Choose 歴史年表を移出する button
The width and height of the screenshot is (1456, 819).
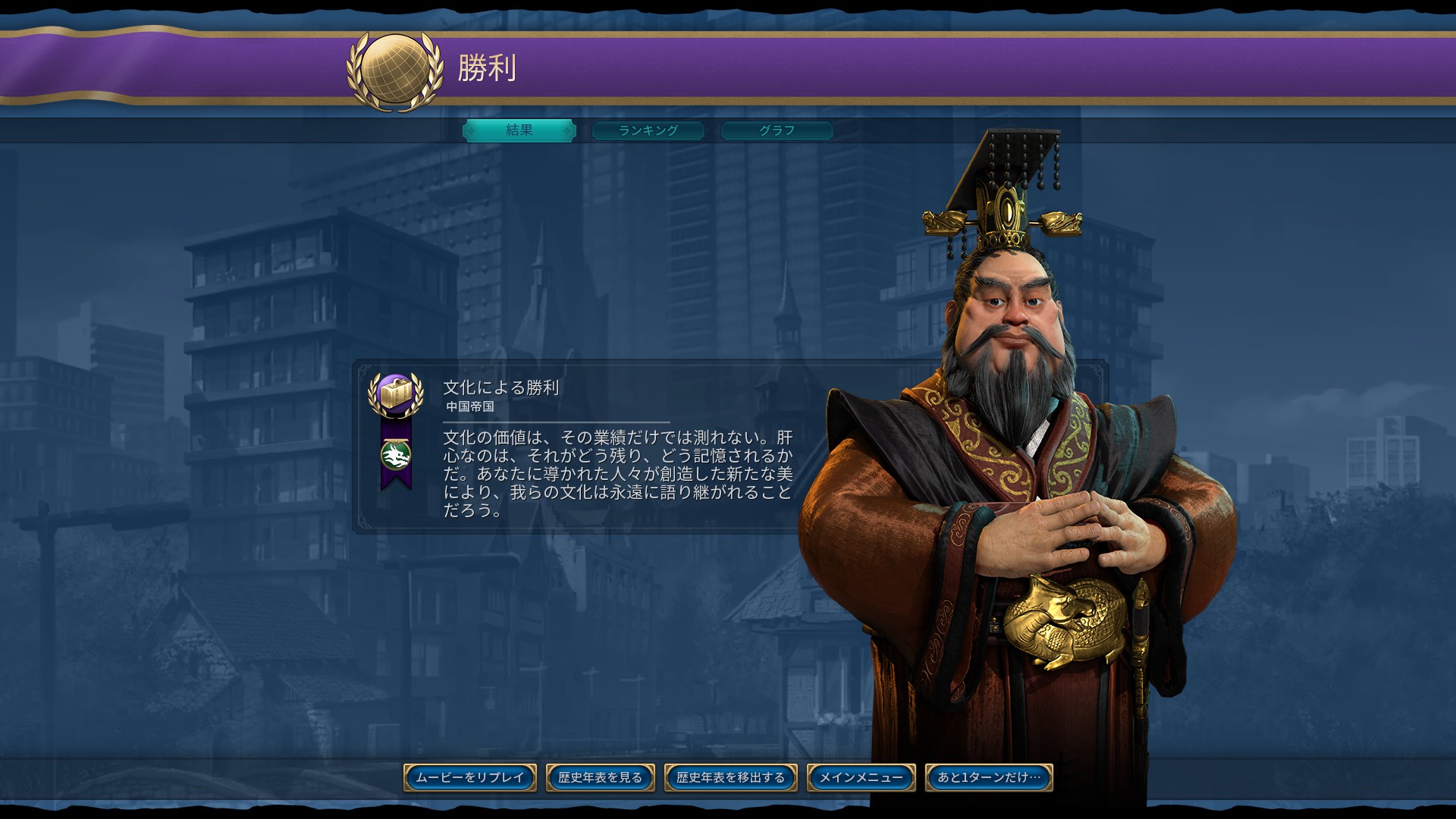click(731, 777)
